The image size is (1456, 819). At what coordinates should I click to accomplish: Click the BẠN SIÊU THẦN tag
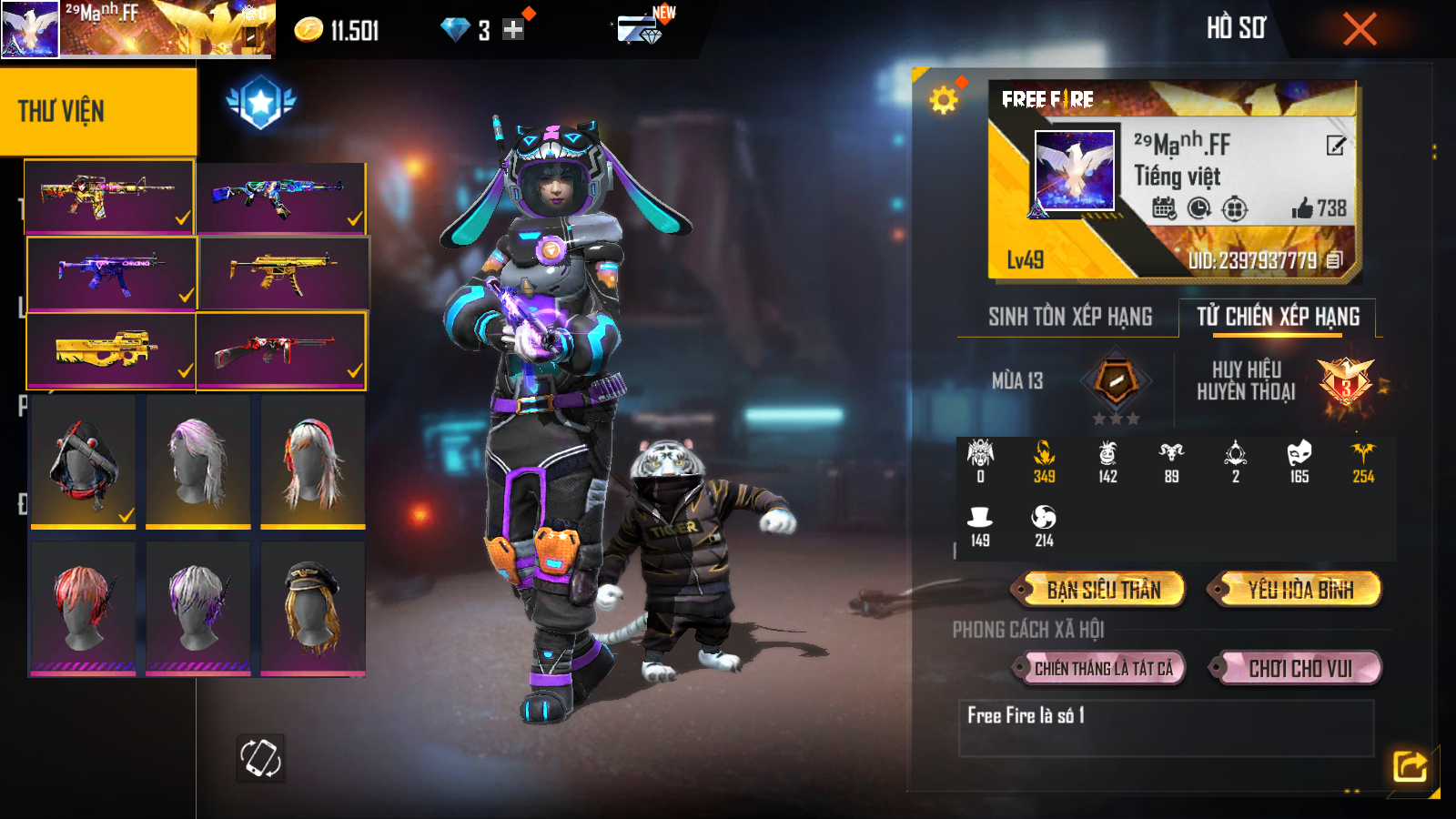click(1103, 590)
